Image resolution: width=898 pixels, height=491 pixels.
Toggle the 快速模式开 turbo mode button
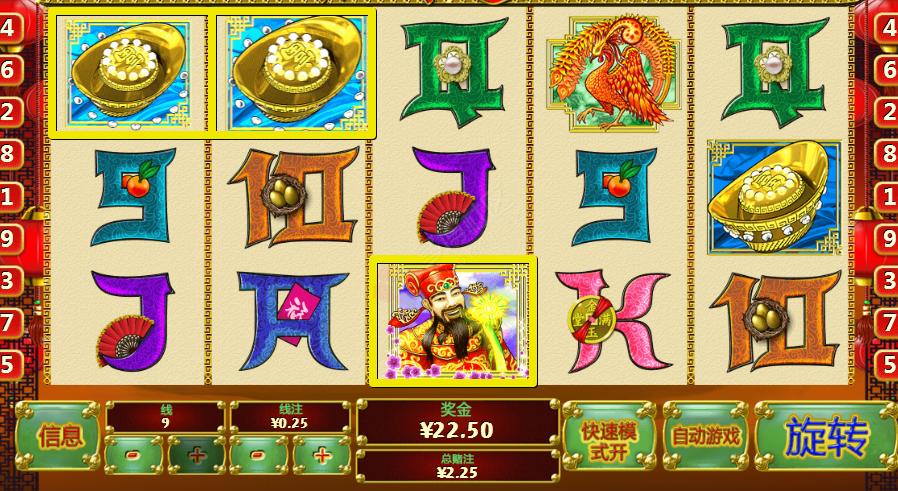click(x=609, y=436)
